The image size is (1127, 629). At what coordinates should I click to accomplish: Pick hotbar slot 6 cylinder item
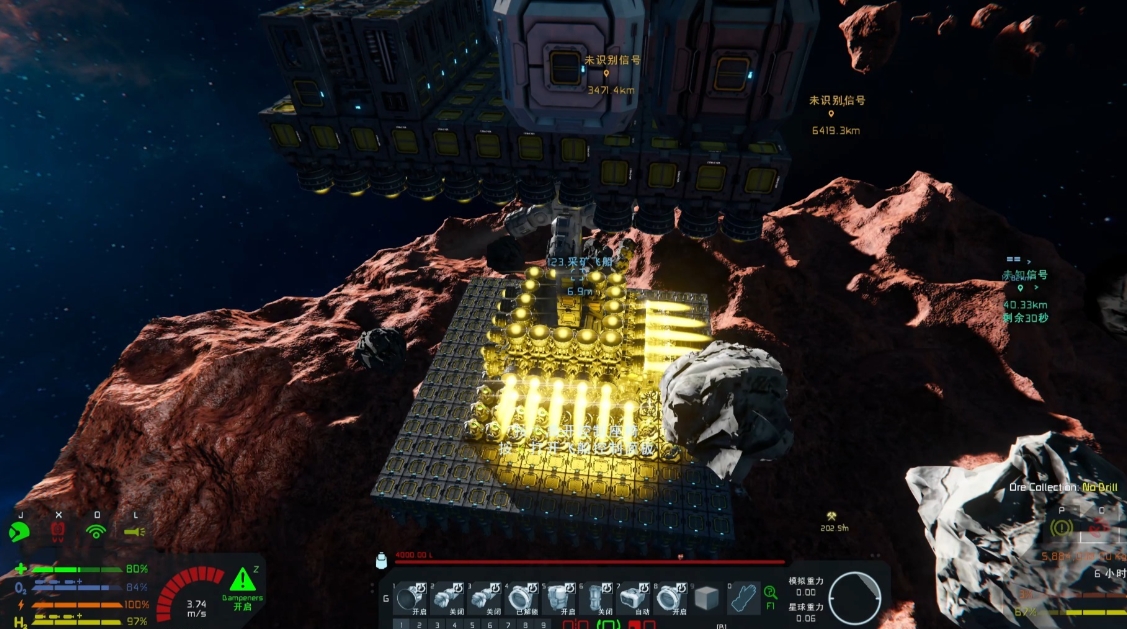click(596, 598)
